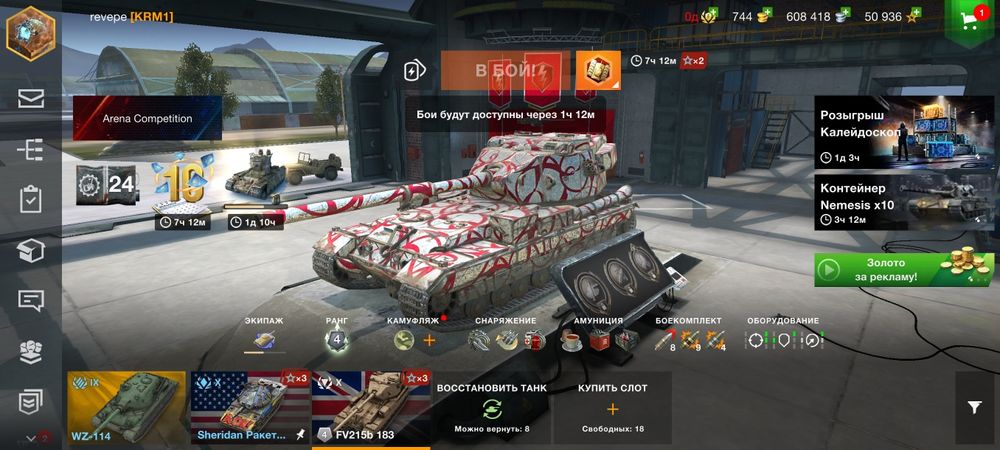
Task: Open the Arena Competition banner
Action: pyautogui.click(x=147, y=118)
